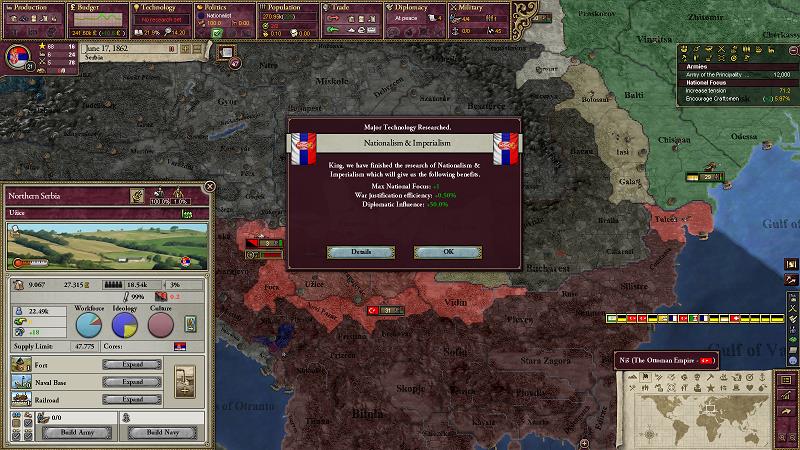Confirm the research popup with OK
Screen dimensions: 800x450
pyautogui.click(x=448, y=252)
